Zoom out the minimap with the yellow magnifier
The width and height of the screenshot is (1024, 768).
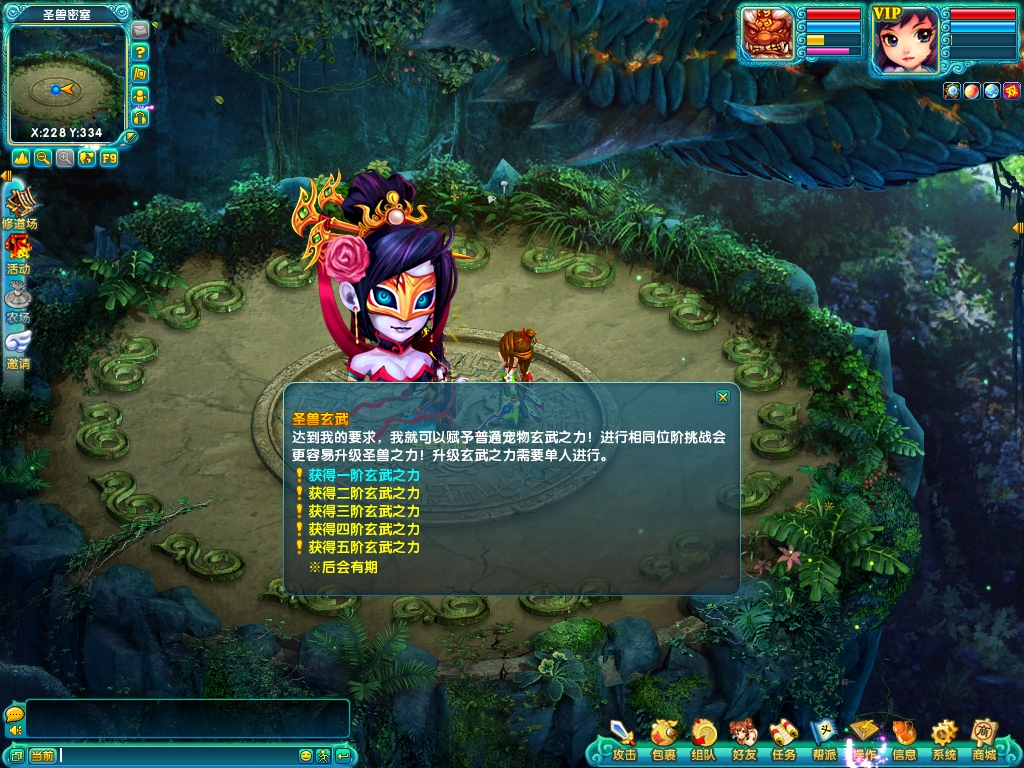(43, 158)
